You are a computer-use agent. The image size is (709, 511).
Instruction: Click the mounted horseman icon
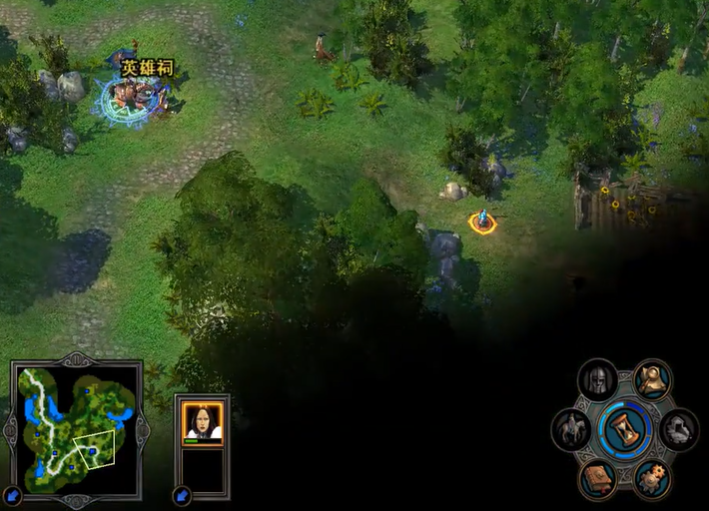click(571, 430)
